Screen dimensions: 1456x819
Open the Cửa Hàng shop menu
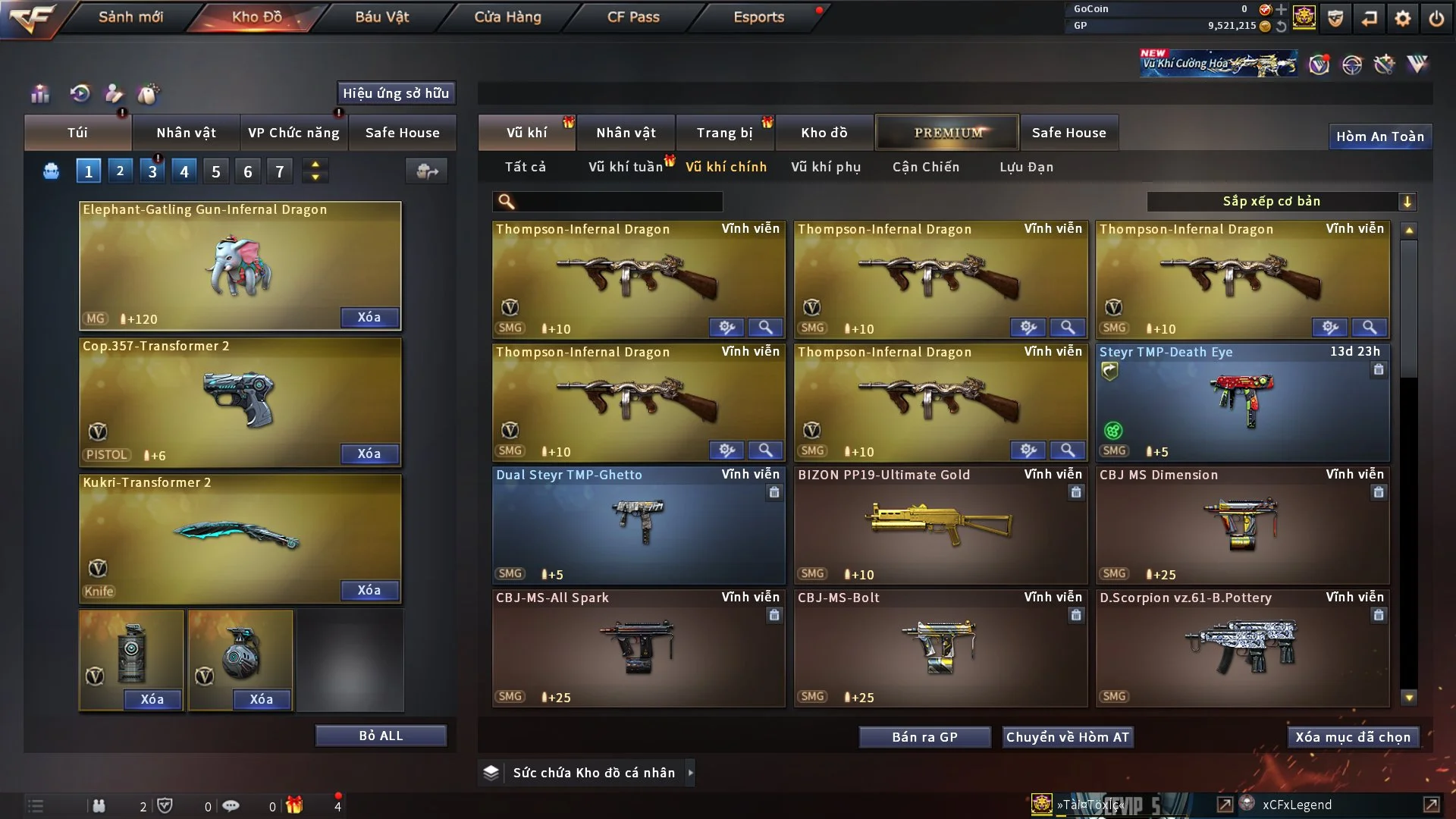tap(507, 17)
